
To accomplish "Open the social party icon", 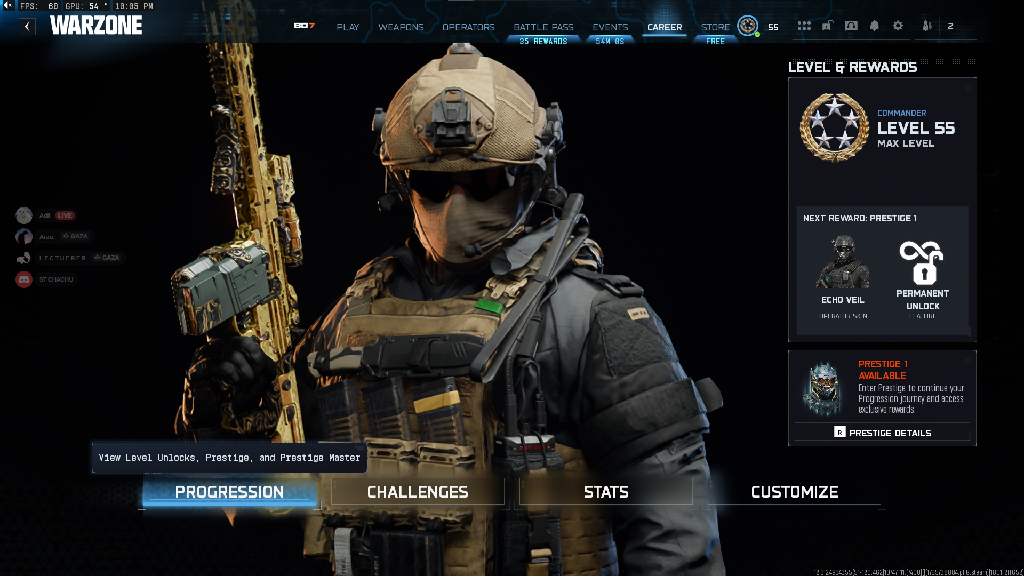I will [926, 26].
